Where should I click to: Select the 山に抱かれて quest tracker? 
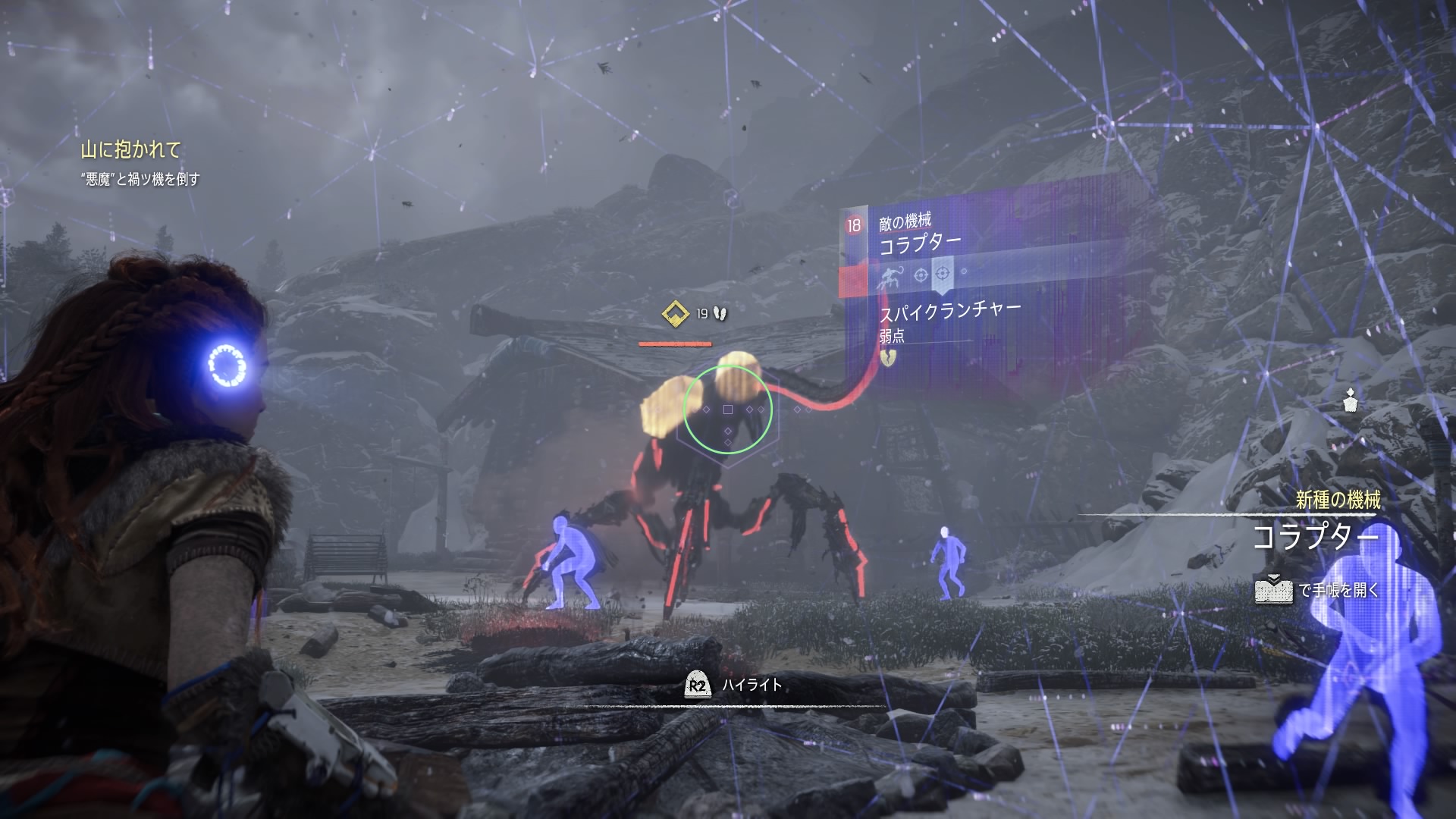point(131,150)
